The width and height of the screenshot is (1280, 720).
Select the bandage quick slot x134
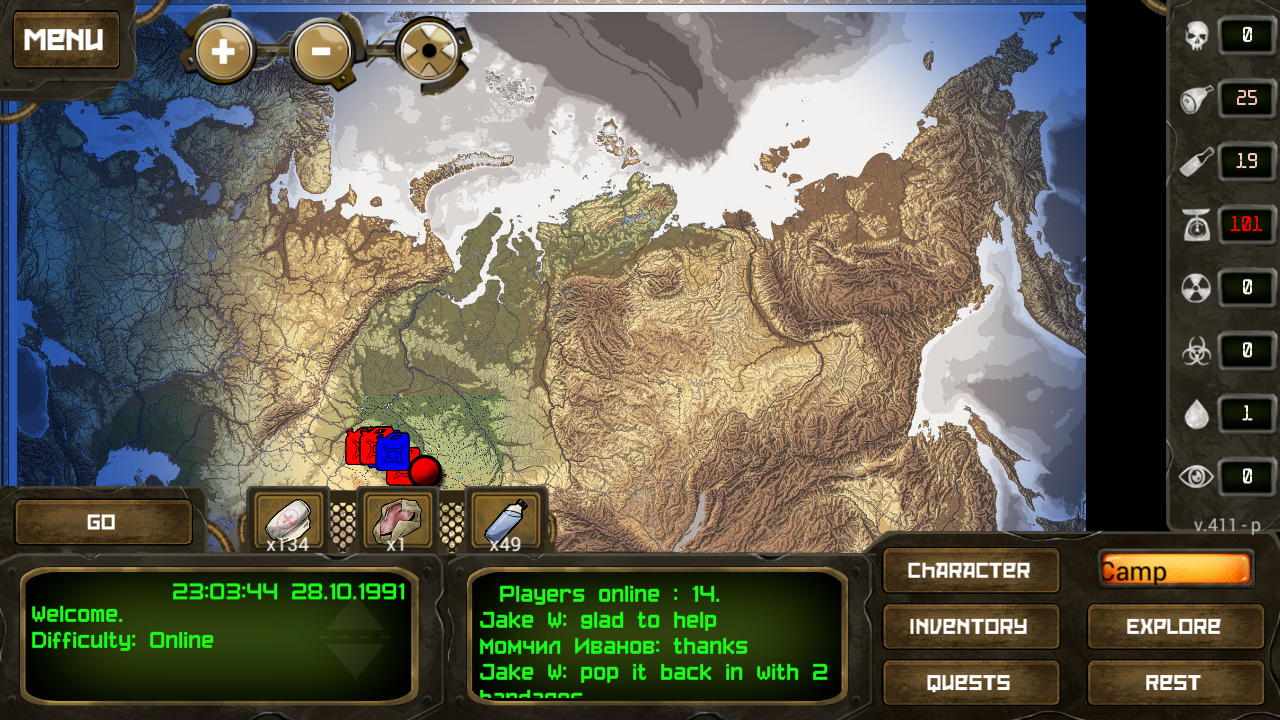click(288, 516)
